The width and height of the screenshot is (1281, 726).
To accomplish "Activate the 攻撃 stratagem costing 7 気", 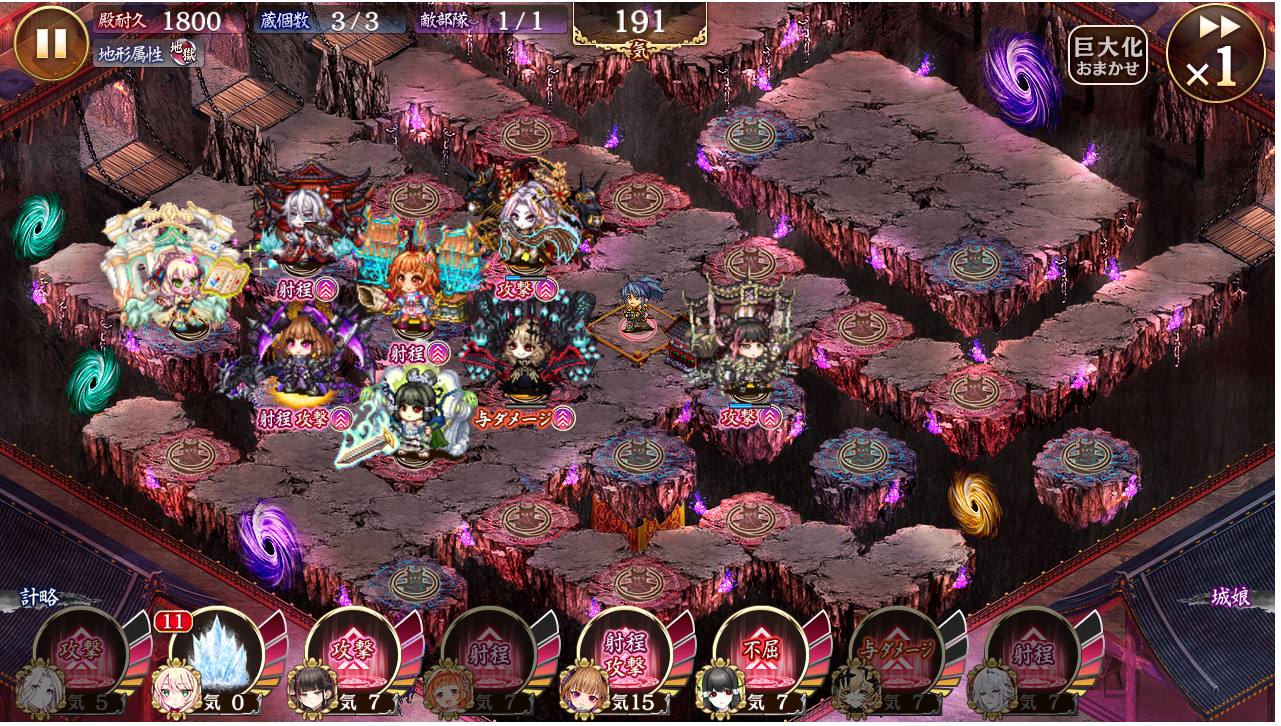I will (355, 655).
